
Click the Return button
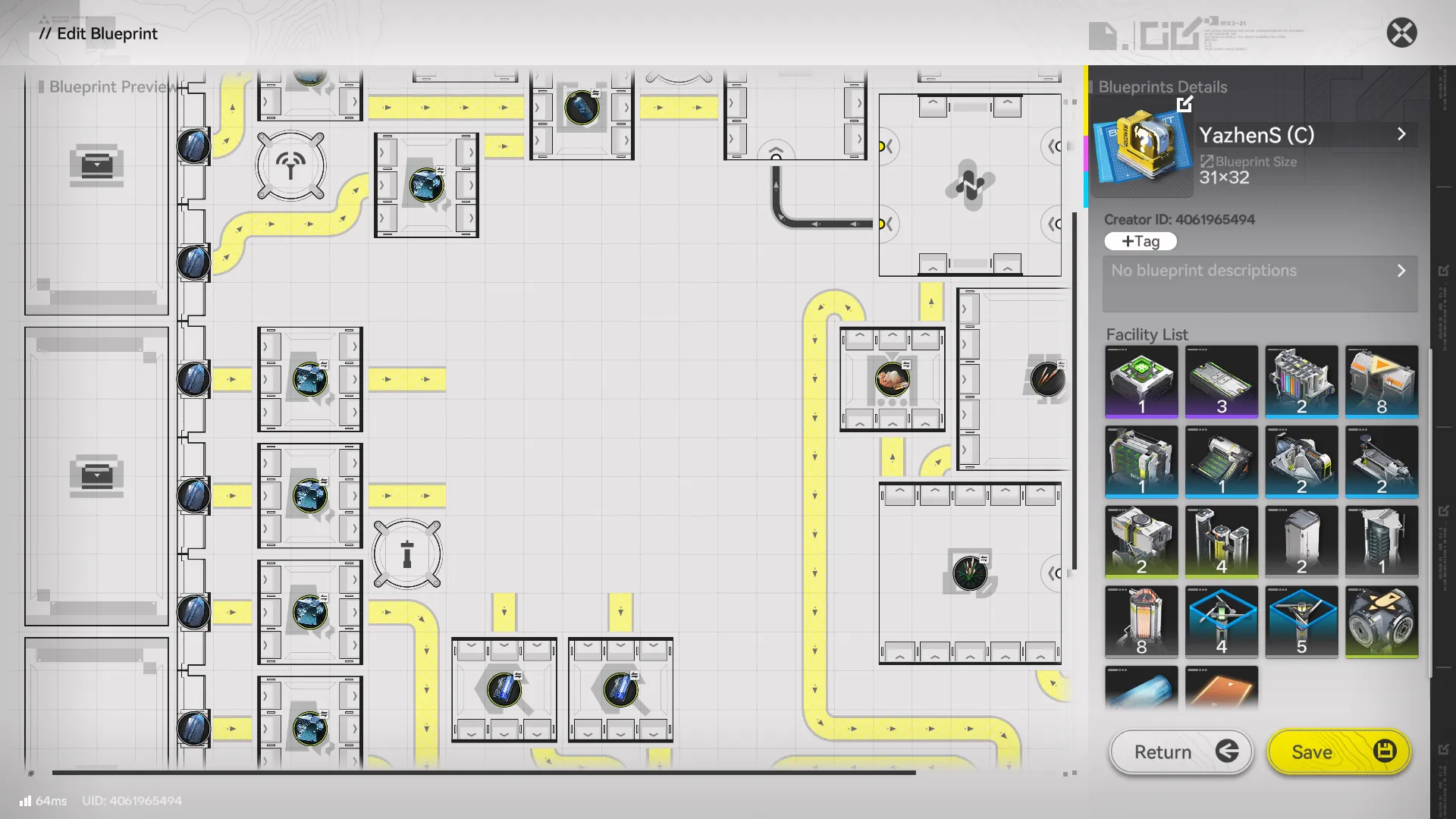click(x=1180, y=752)
